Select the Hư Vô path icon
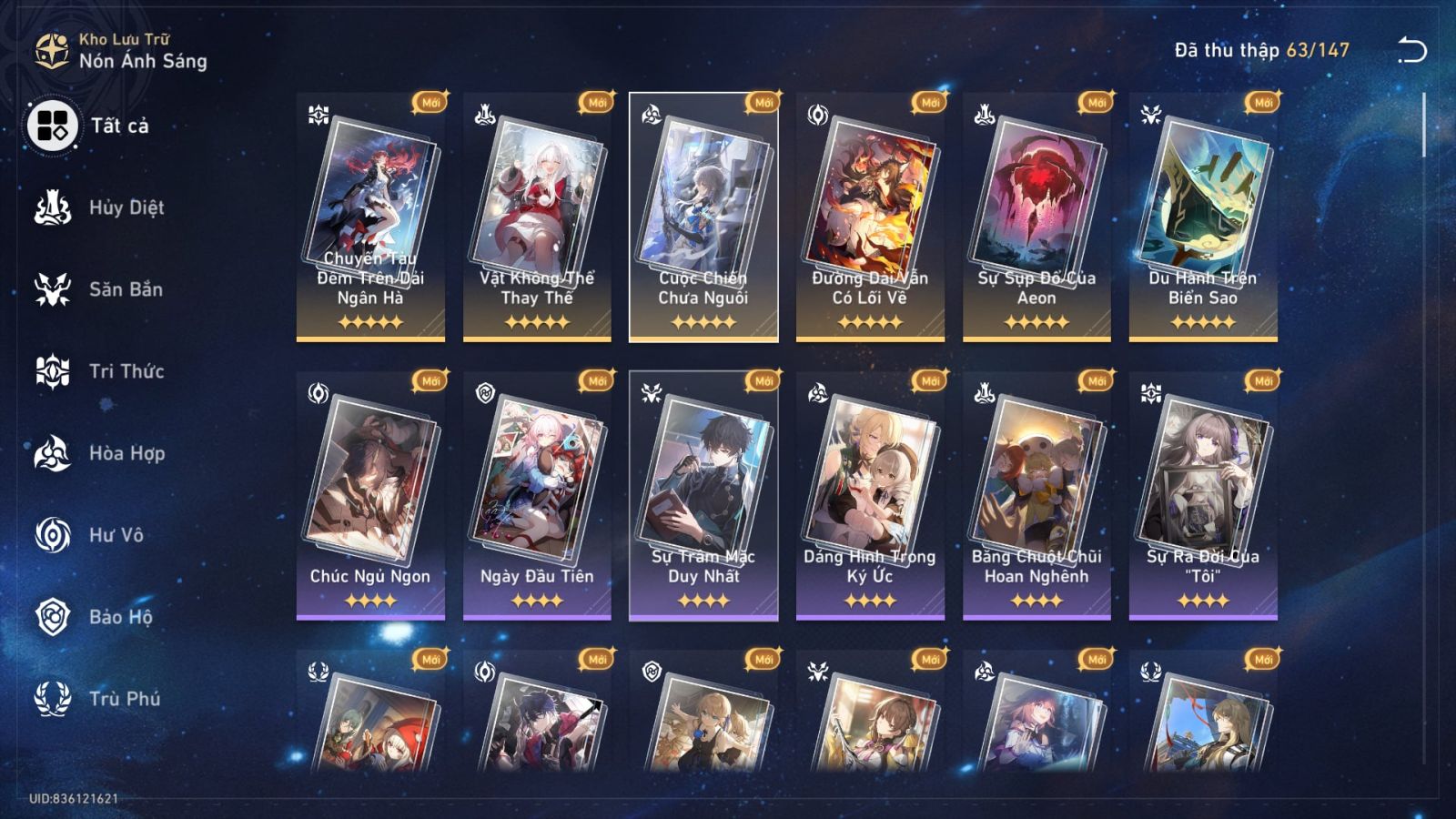The image size is (1456, 819). click(x=52, y=535)
